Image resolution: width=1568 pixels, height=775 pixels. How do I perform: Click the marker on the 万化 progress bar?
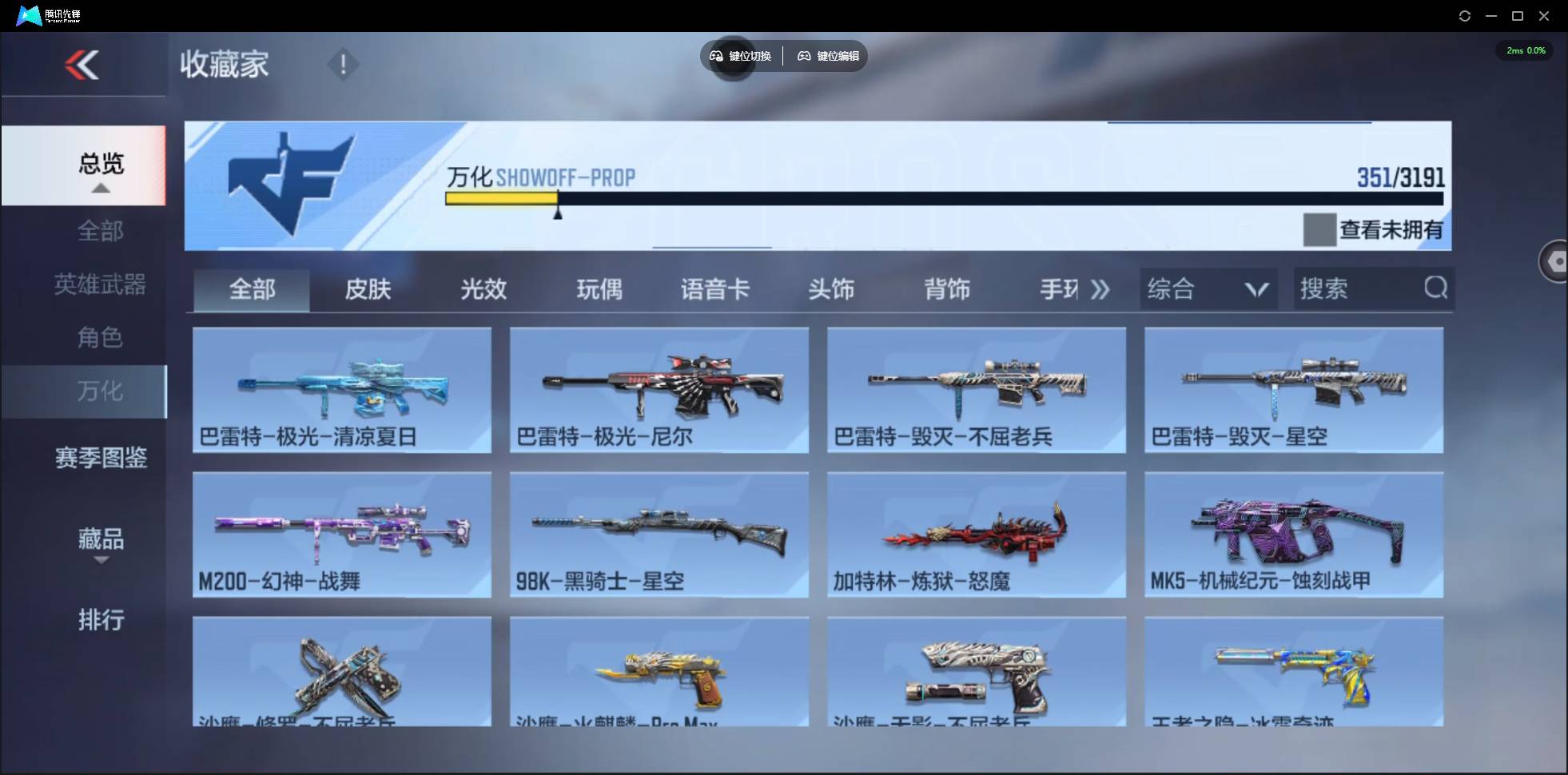click(x=558, y=213)
